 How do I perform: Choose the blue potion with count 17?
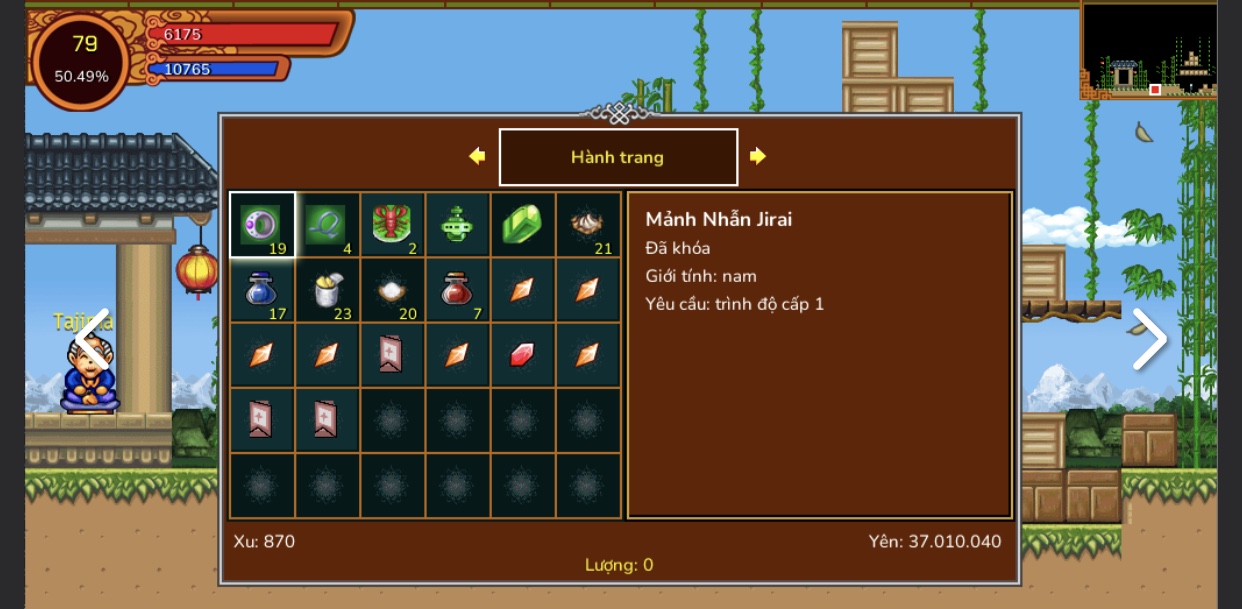262,290
